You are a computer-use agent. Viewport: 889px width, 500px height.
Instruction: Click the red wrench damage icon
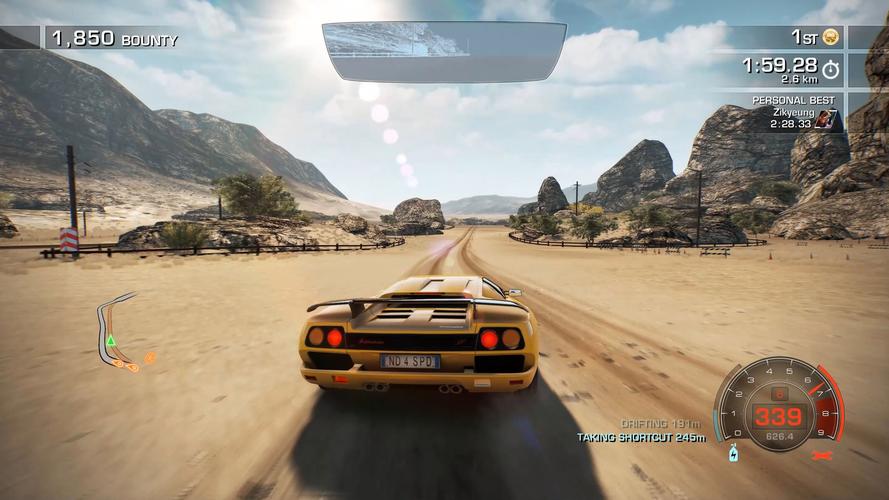coord(823,456)
